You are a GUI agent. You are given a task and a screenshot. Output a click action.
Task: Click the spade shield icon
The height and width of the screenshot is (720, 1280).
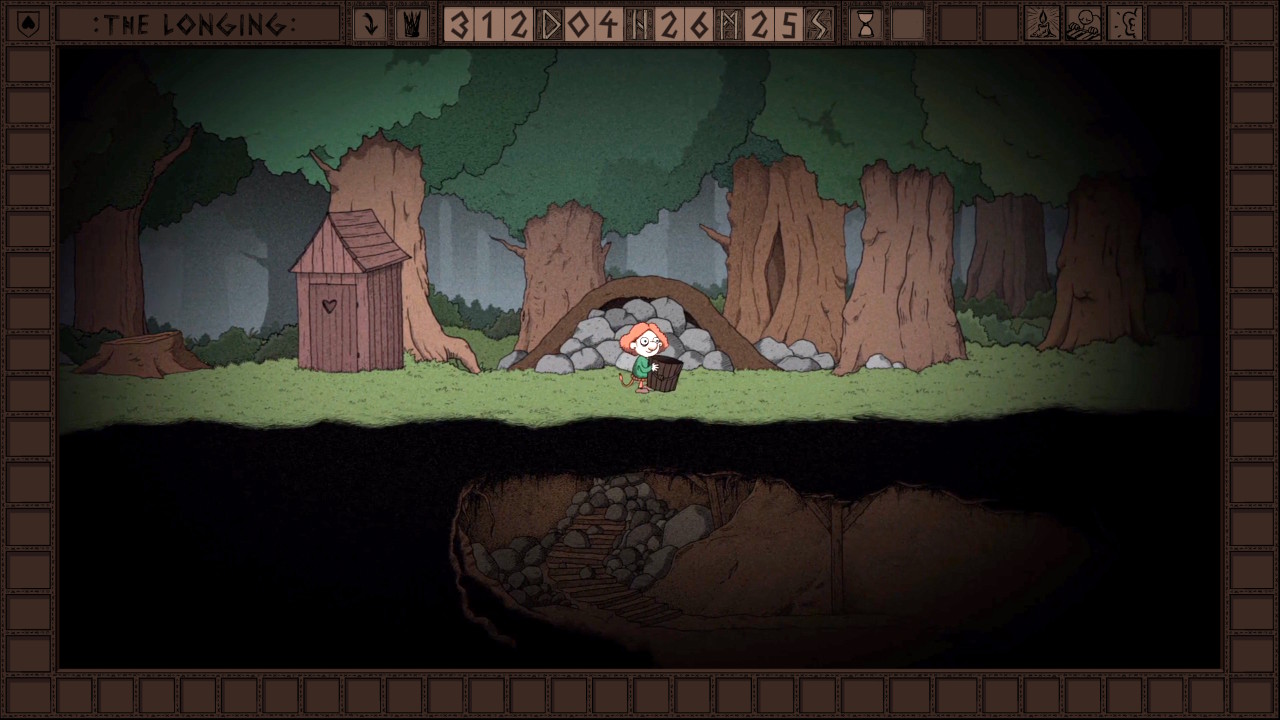pos(28,24)
